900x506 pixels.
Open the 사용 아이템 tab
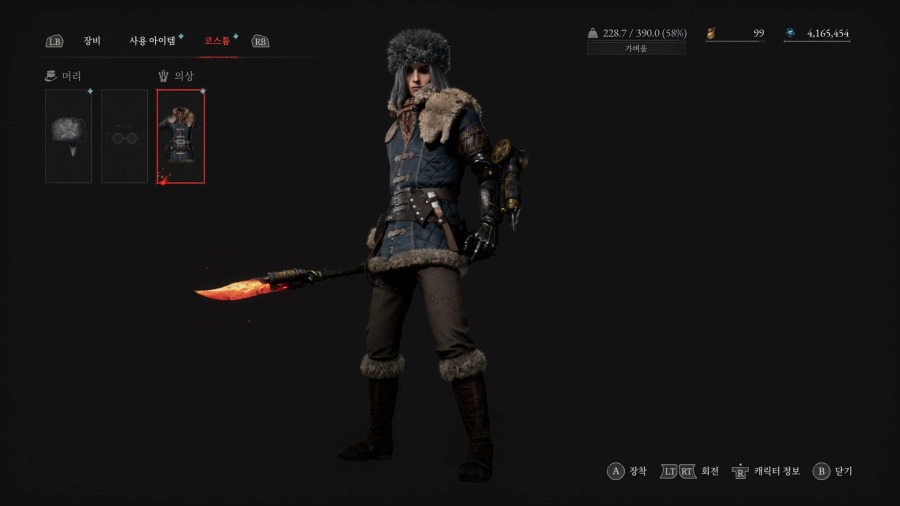152,41
